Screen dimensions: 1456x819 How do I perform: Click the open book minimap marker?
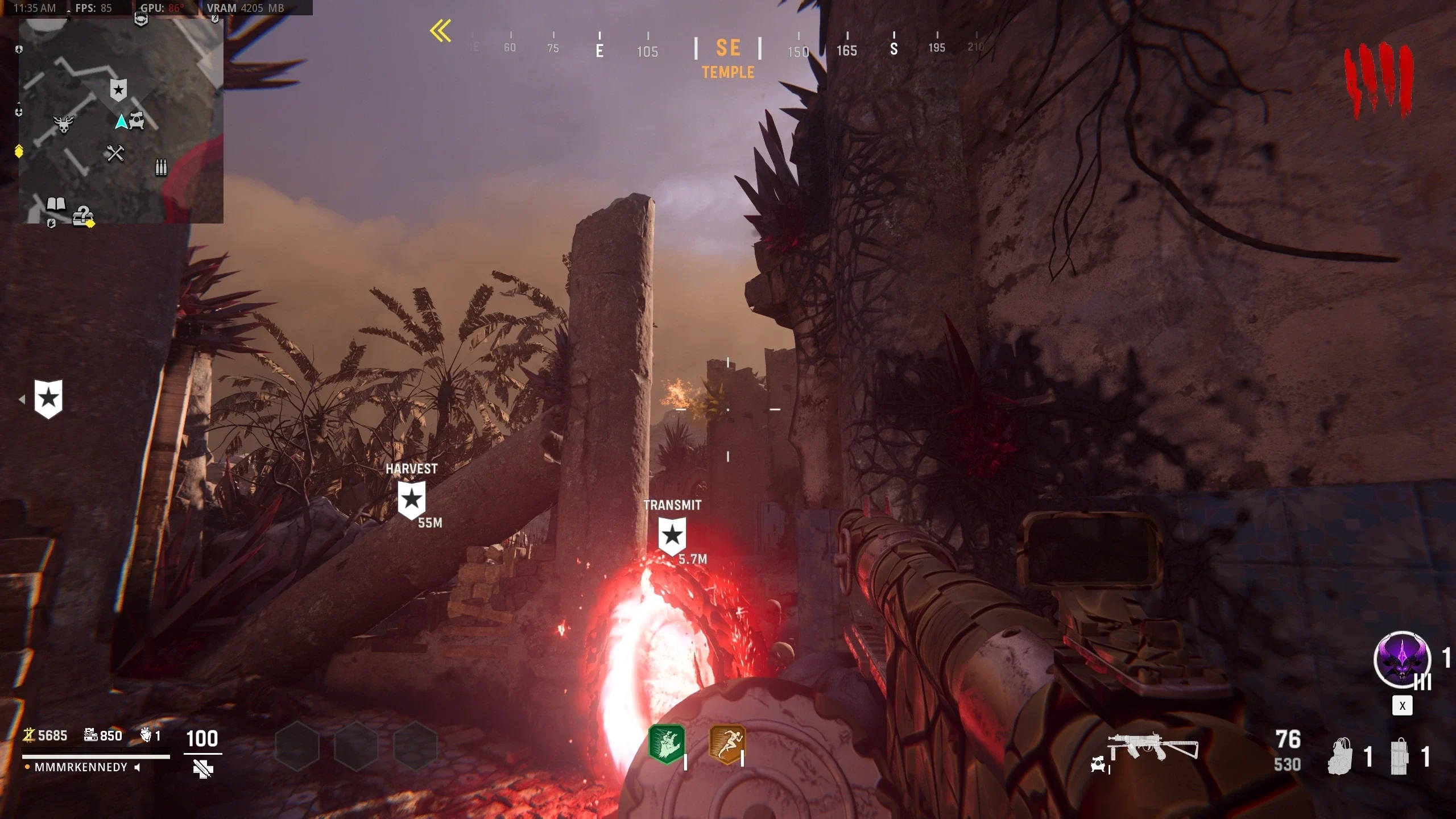point(56,204)
